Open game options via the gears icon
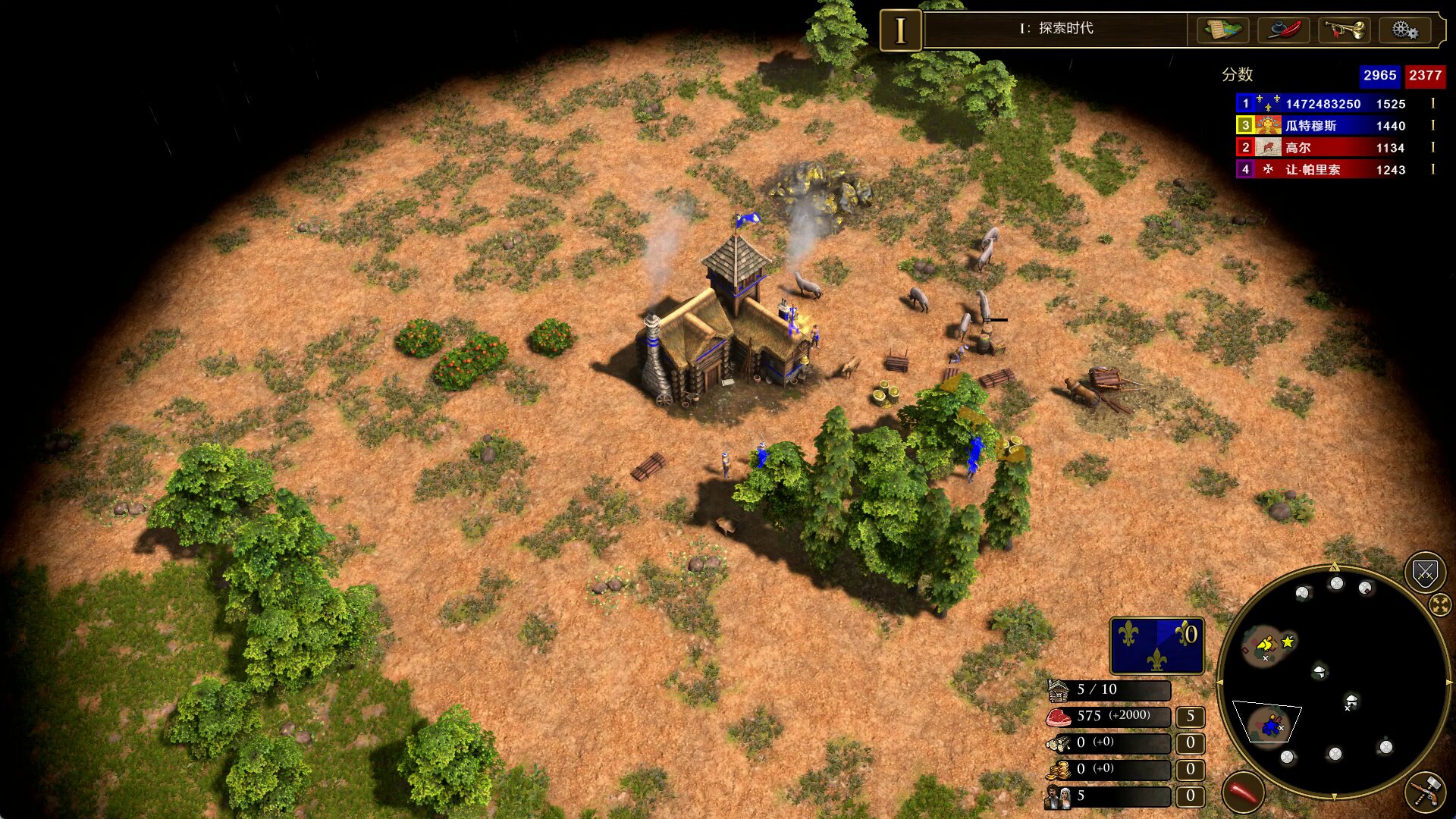 1404,30
